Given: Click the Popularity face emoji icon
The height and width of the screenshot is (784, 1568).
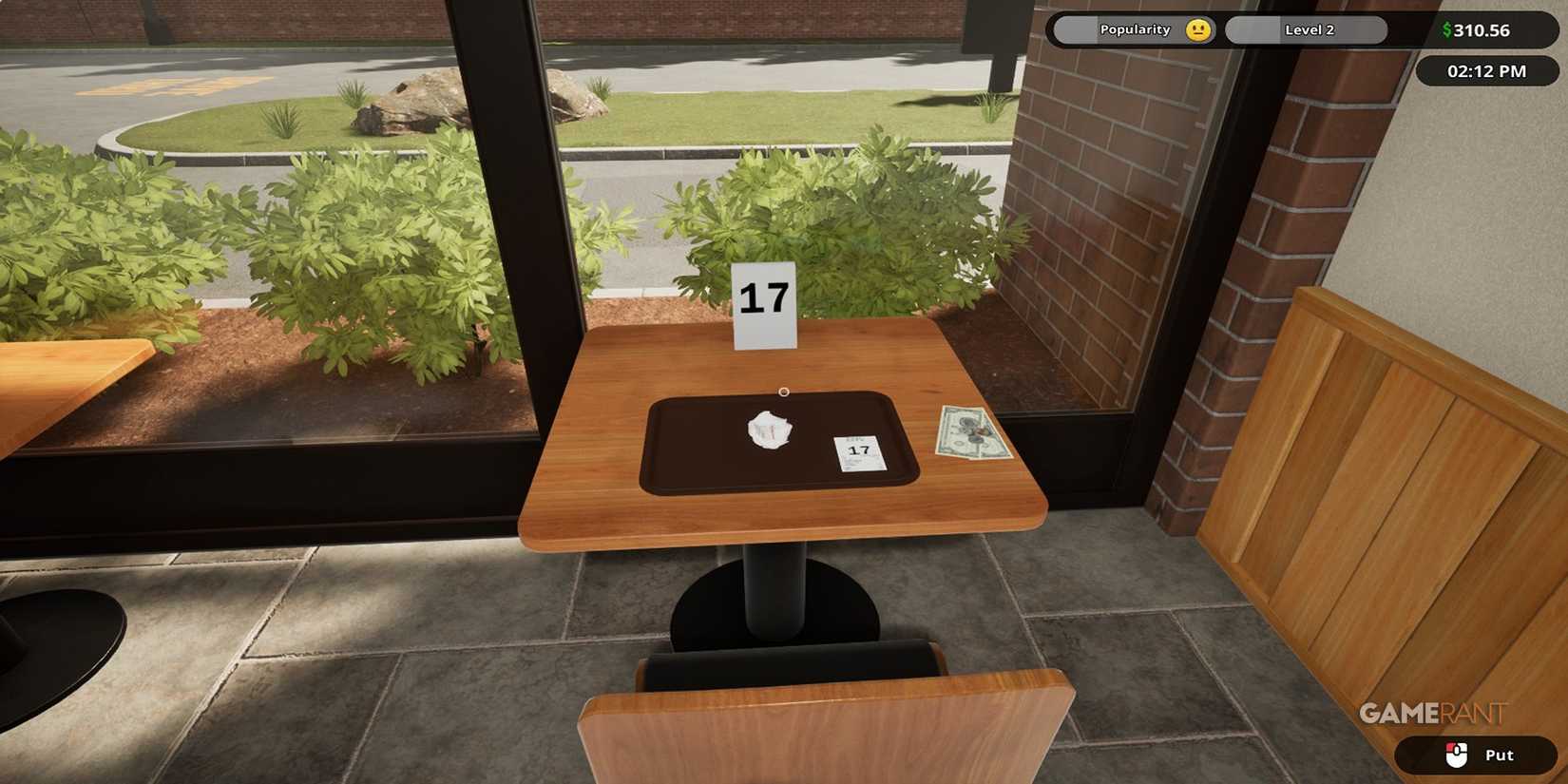Looking at the screenshot, I should (x=1197, y=29).
